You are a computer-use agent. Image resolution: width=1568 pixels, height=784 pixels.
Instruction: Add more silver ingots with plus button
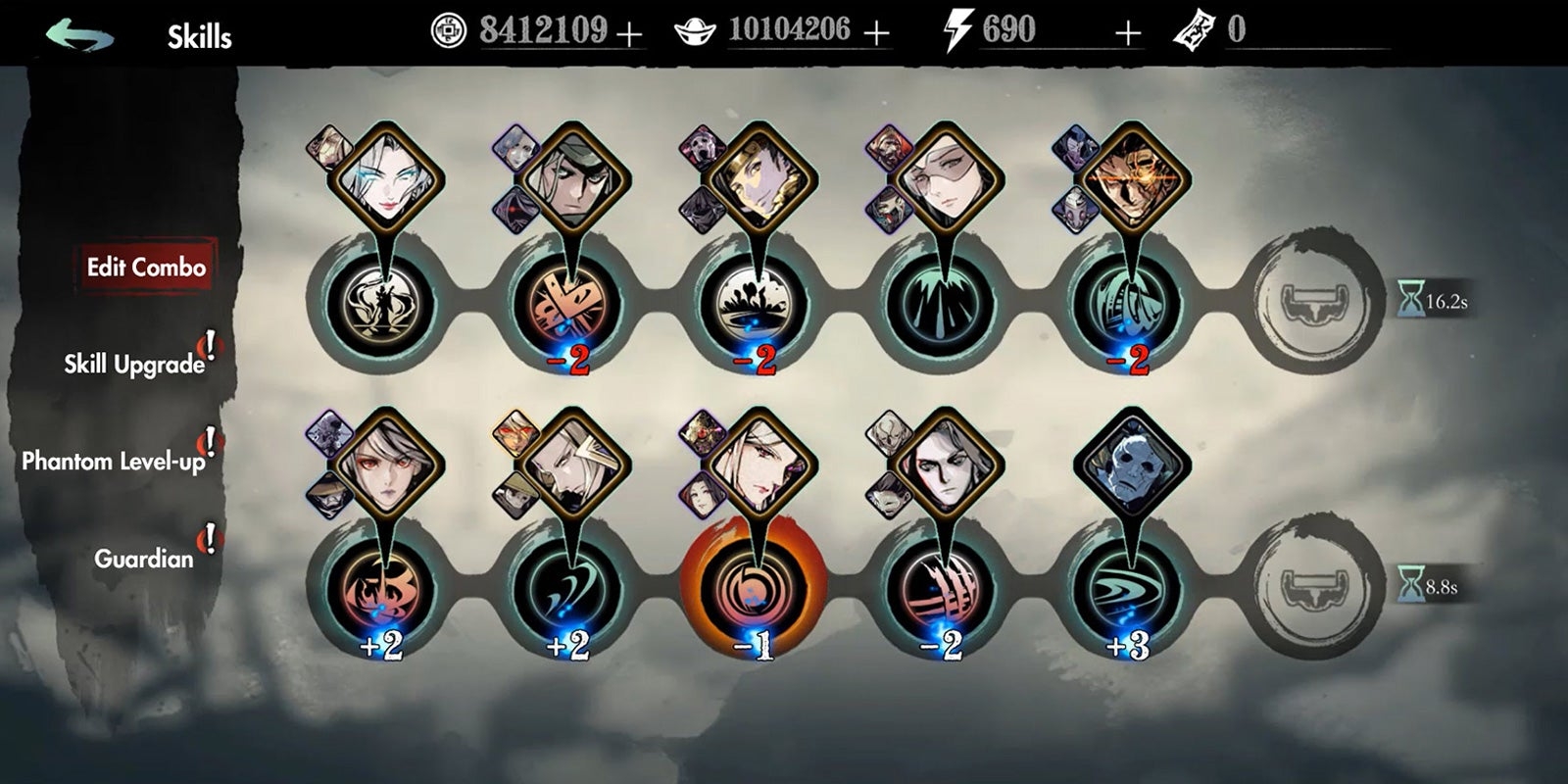click(x=876, y=34)
